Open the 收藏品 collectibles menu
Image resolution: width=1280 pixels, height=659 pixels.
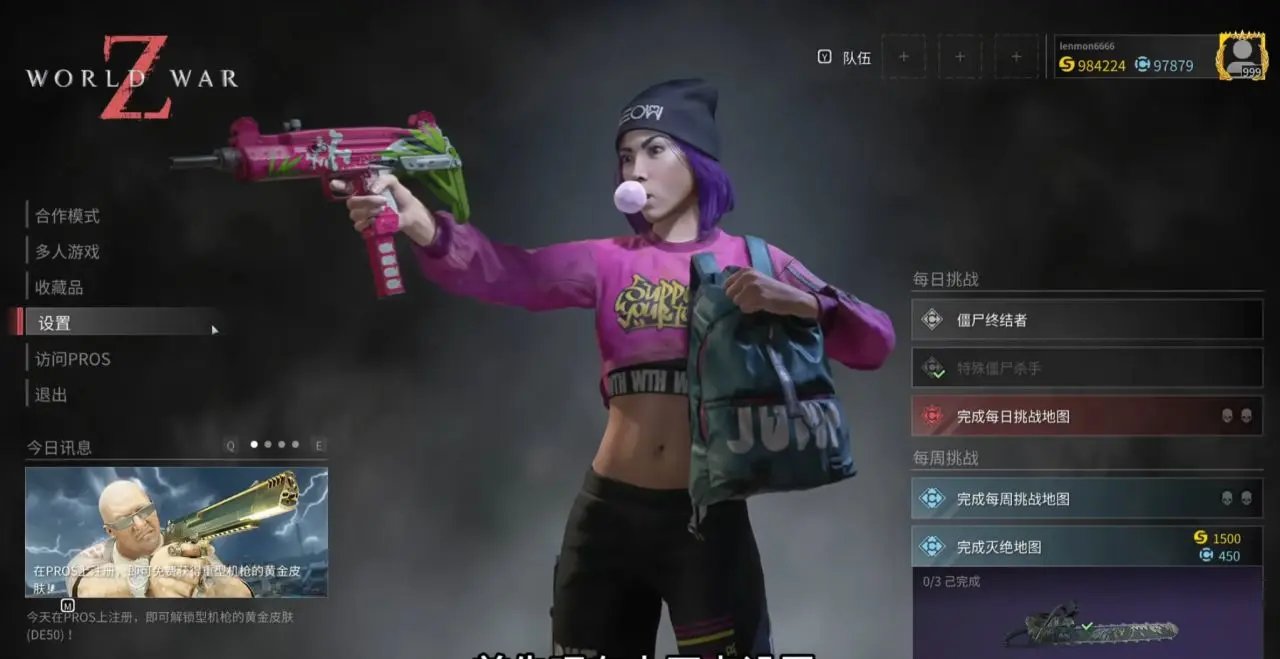(x=60, y=288)
